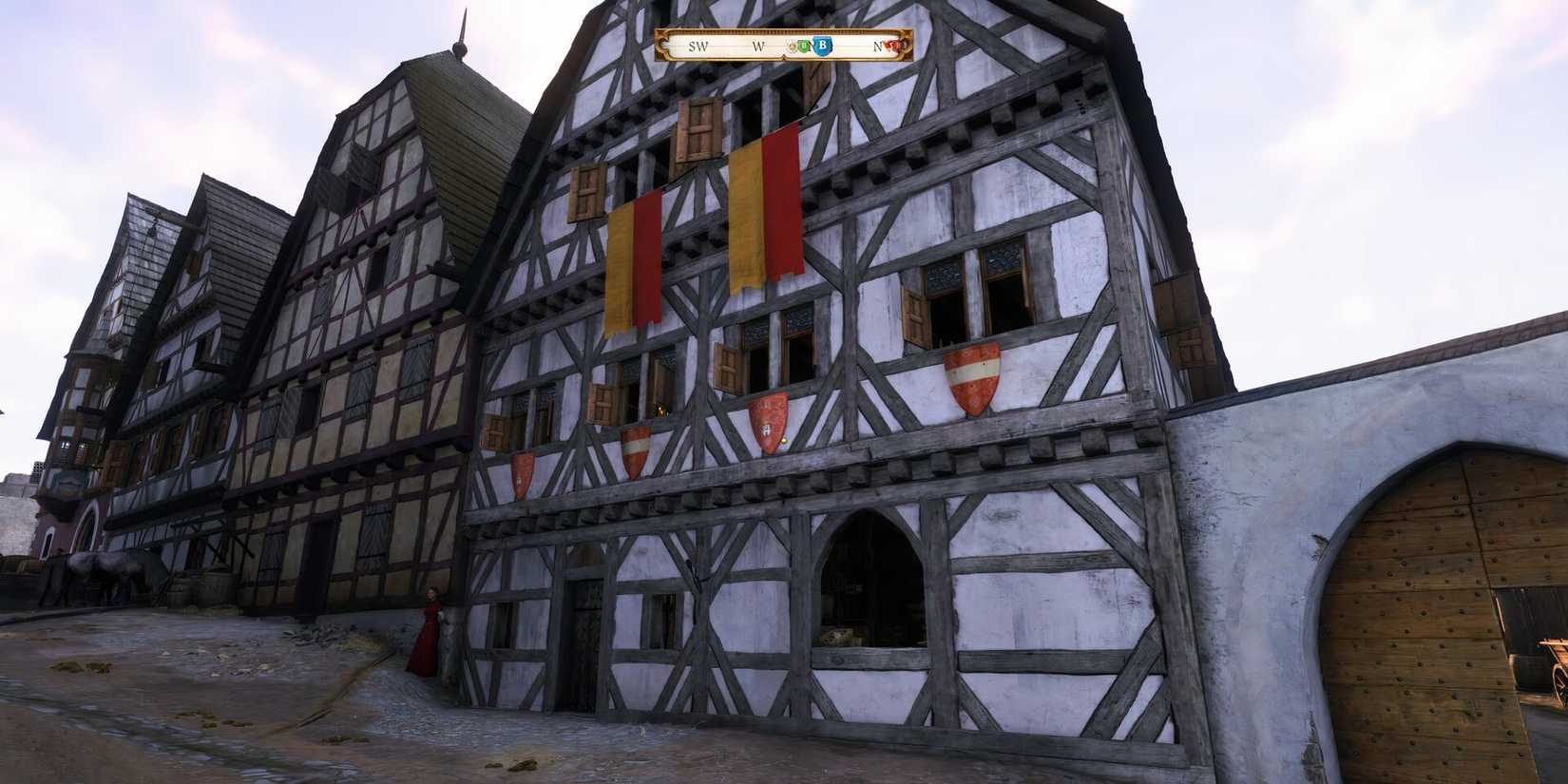The height and width of the screenshot is (784, 1568).
Task: Select the blue "B" marker on the compass
Action: click(821, 46)
